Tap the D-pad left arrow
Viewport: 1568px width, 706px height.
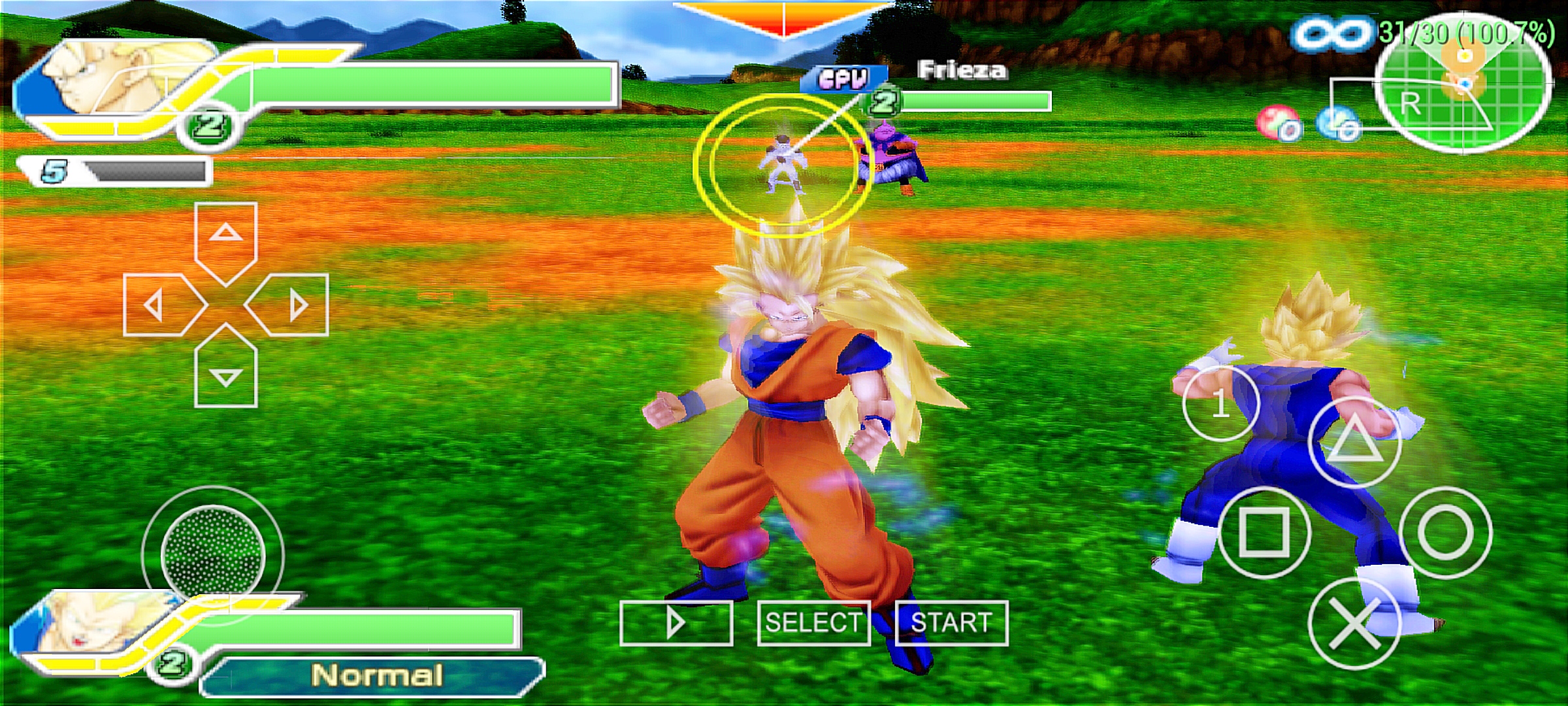[161, 305]
